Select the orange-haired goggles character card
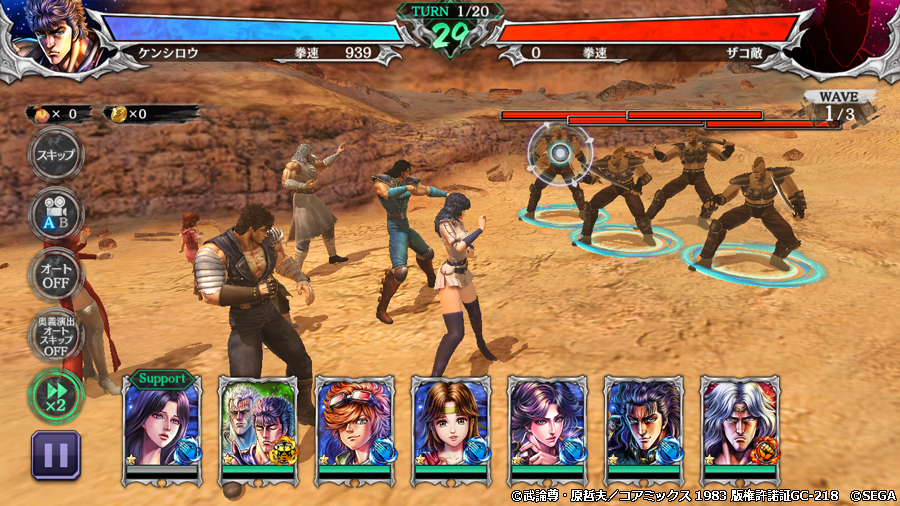This screenshot has width=900, height=506. 354,429
